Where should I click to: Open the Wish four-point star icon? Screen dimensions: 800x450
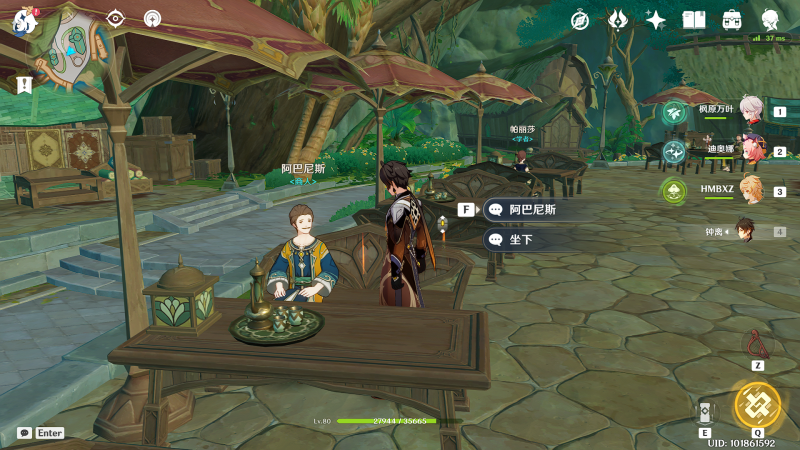tap(656, 20)
